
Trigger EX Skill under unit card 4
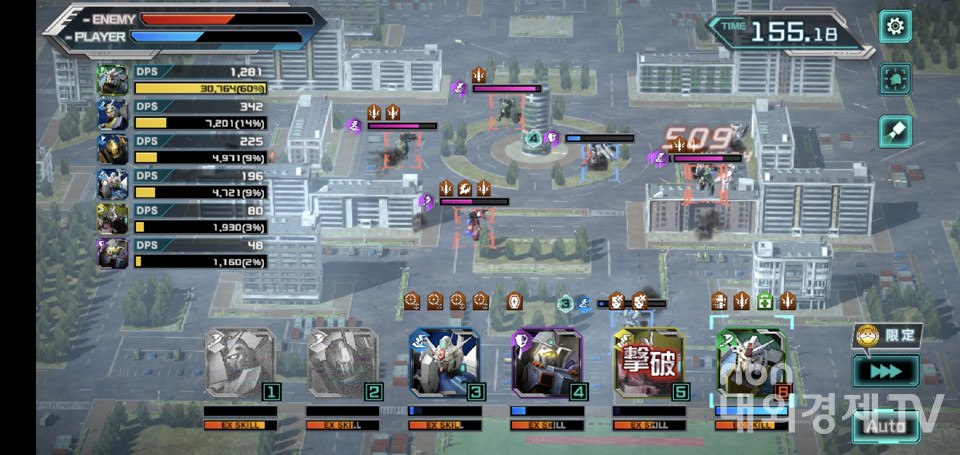(547, 425)
